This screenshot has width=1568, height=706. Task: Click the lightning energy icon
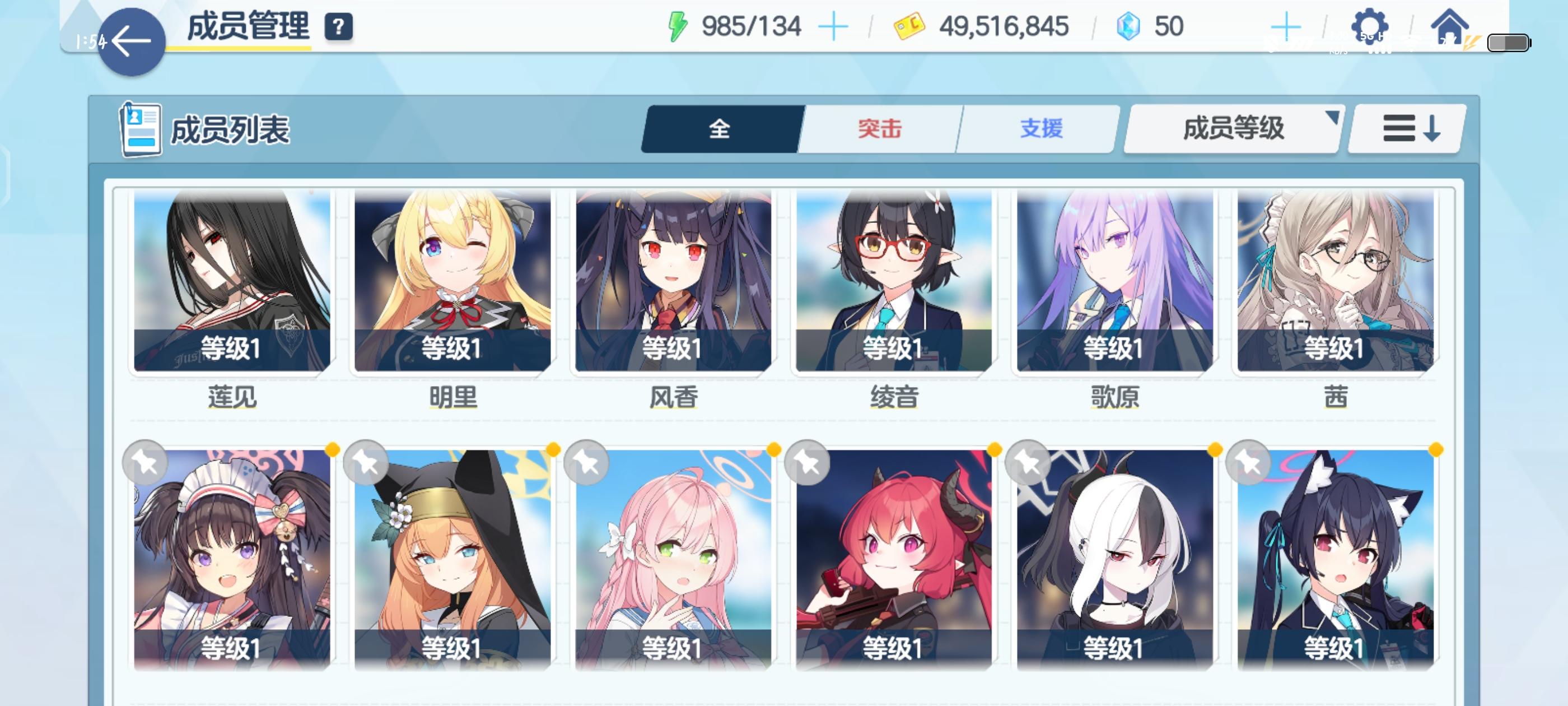(678, 25)
